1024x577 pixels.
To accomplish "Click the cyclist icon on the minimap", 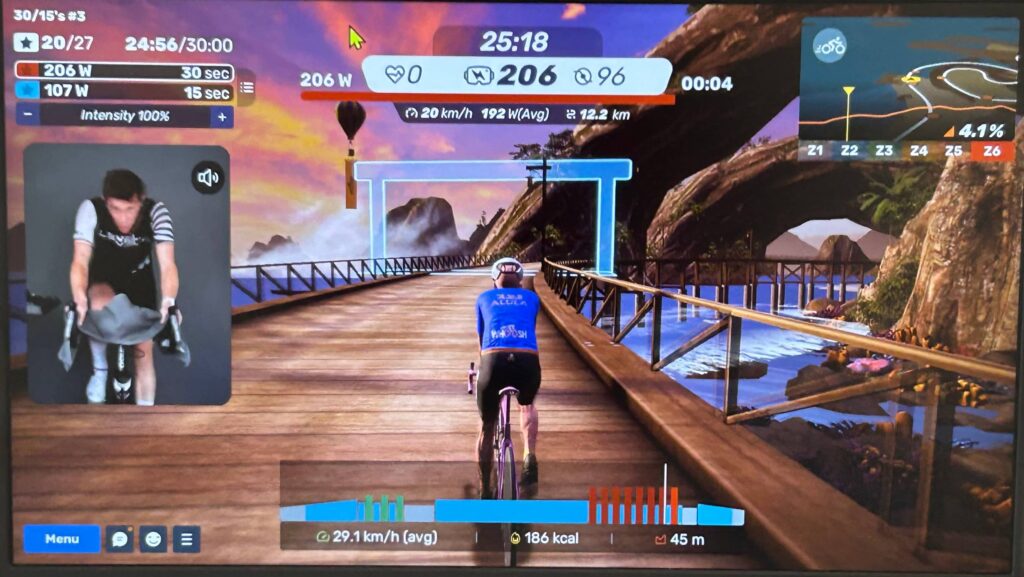I will (829, 45).
